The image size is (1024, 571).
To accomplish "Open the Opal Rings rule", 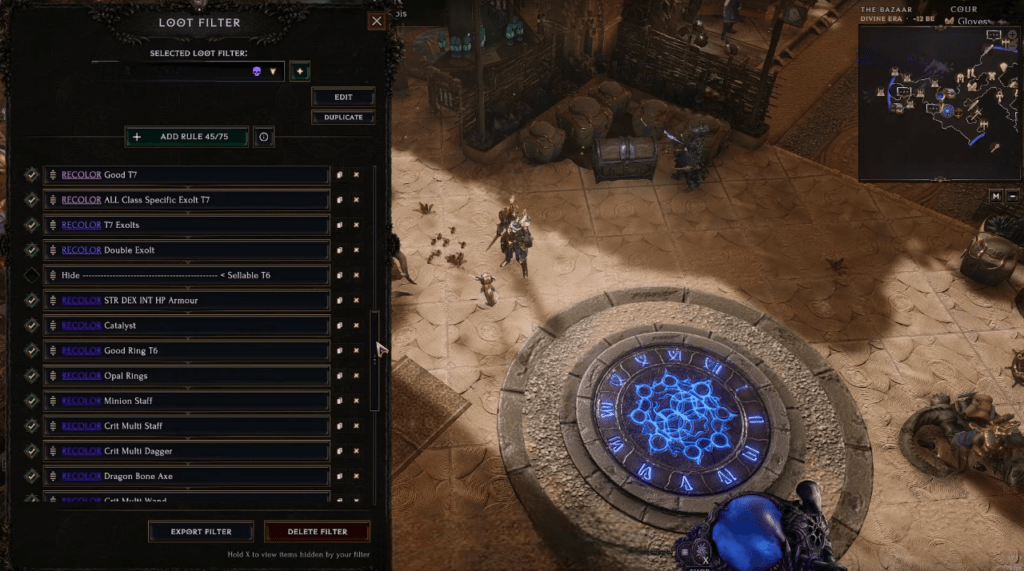I will coord(190,376).
